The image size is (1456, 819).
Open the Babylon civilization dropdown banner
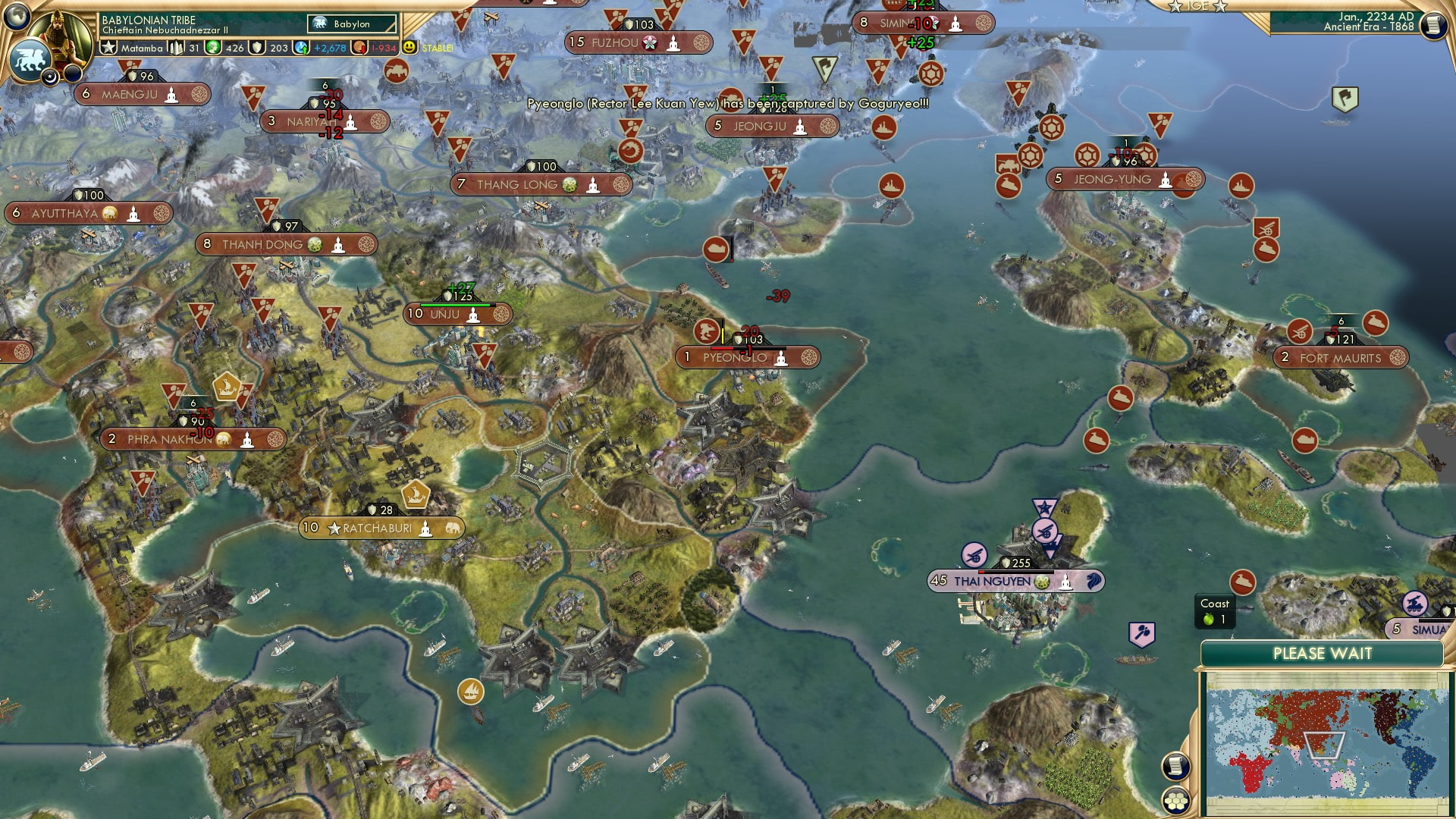coord(350,24)
